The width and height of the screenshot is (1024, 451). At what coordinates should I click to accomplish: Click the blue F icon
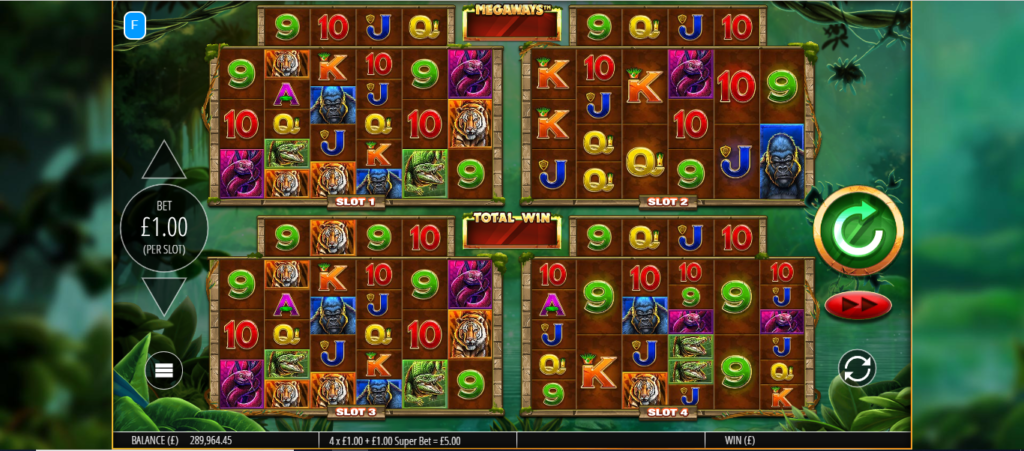[133, 26]
